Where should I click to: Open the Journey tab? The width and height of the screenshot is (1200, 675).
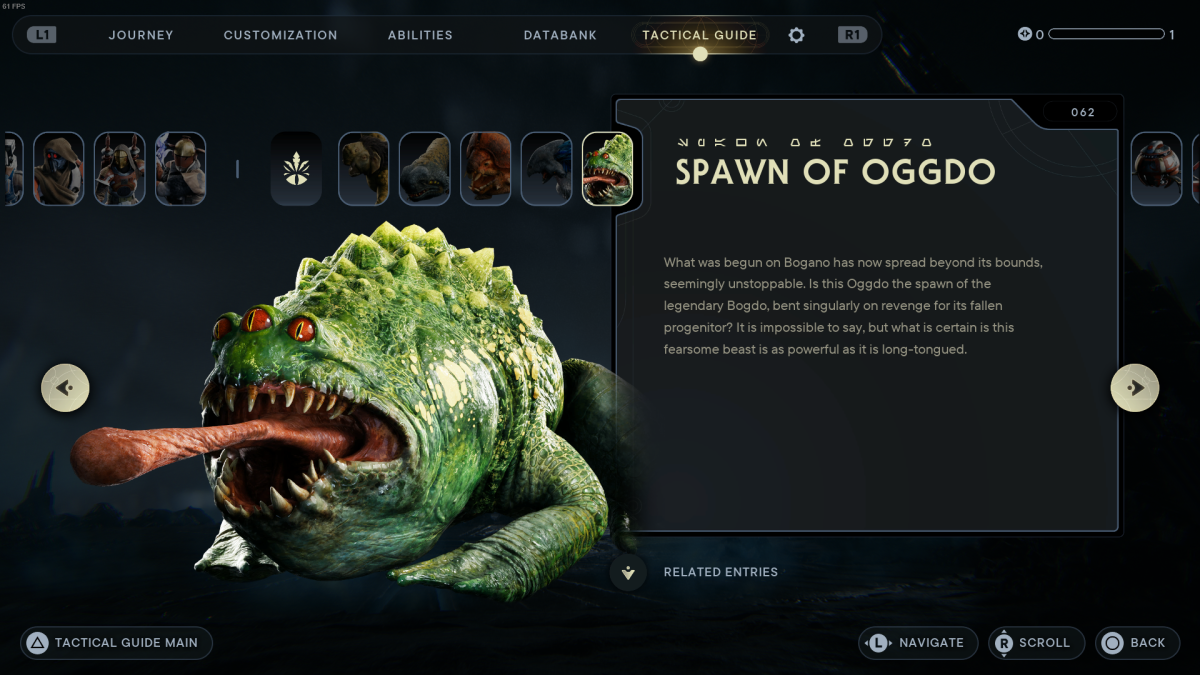pos(141,35)
